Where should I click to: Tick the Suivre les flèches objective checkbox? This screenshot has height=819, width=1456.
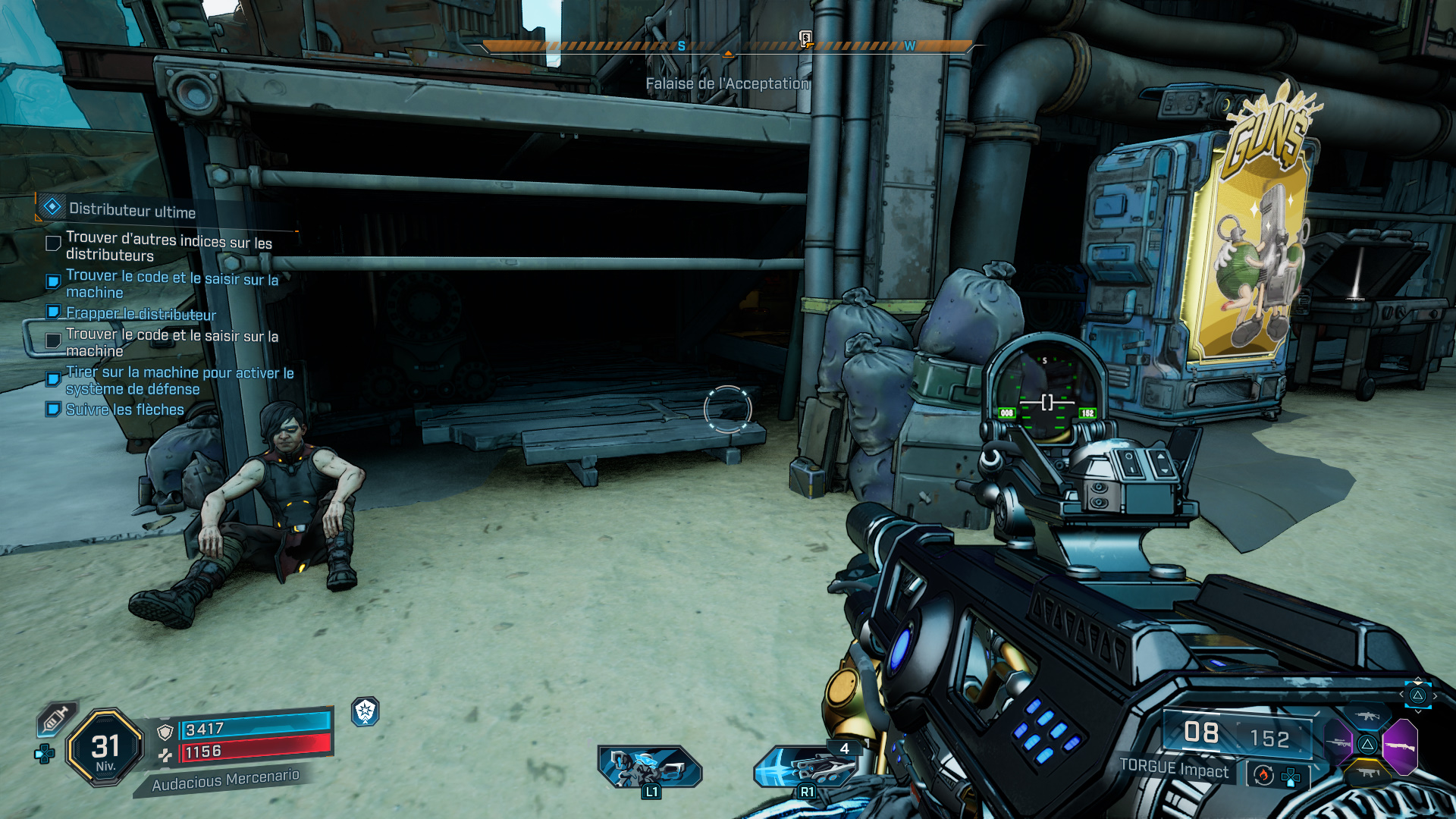pyautogui.click(x=52, y=409)
